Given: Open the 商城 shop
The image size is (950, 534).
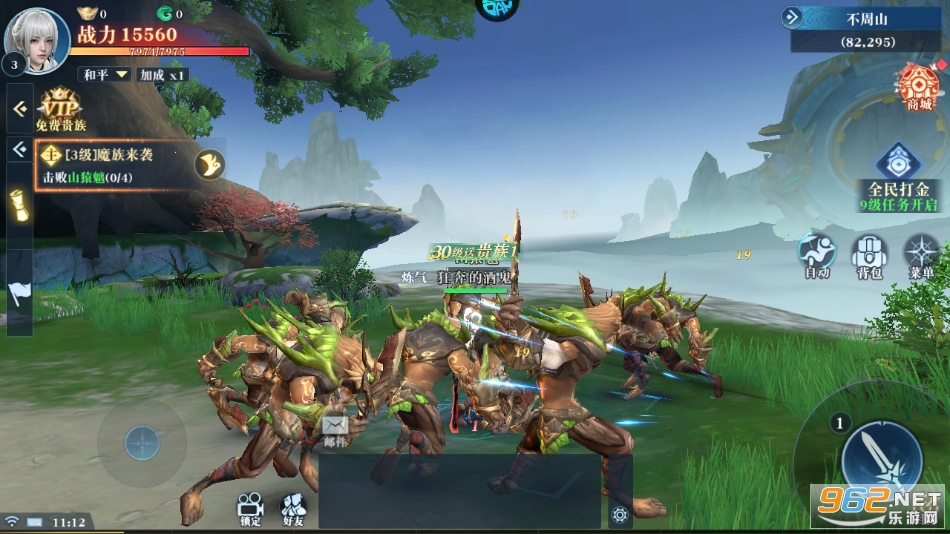Looking at the screenshot, I should [917, 87].
